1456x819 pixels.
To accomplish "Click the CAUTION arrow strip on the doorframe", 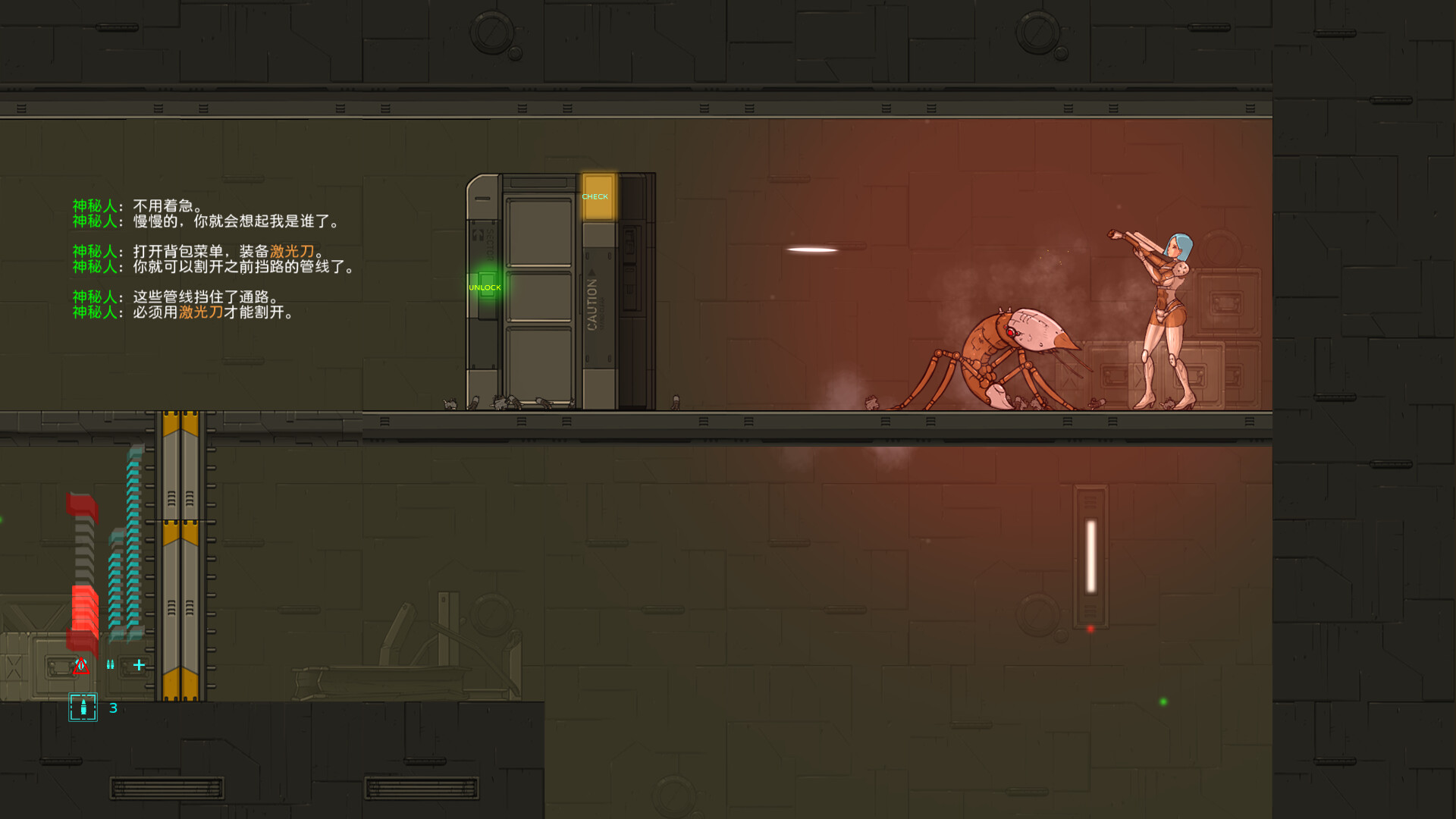I will point(592,302).
